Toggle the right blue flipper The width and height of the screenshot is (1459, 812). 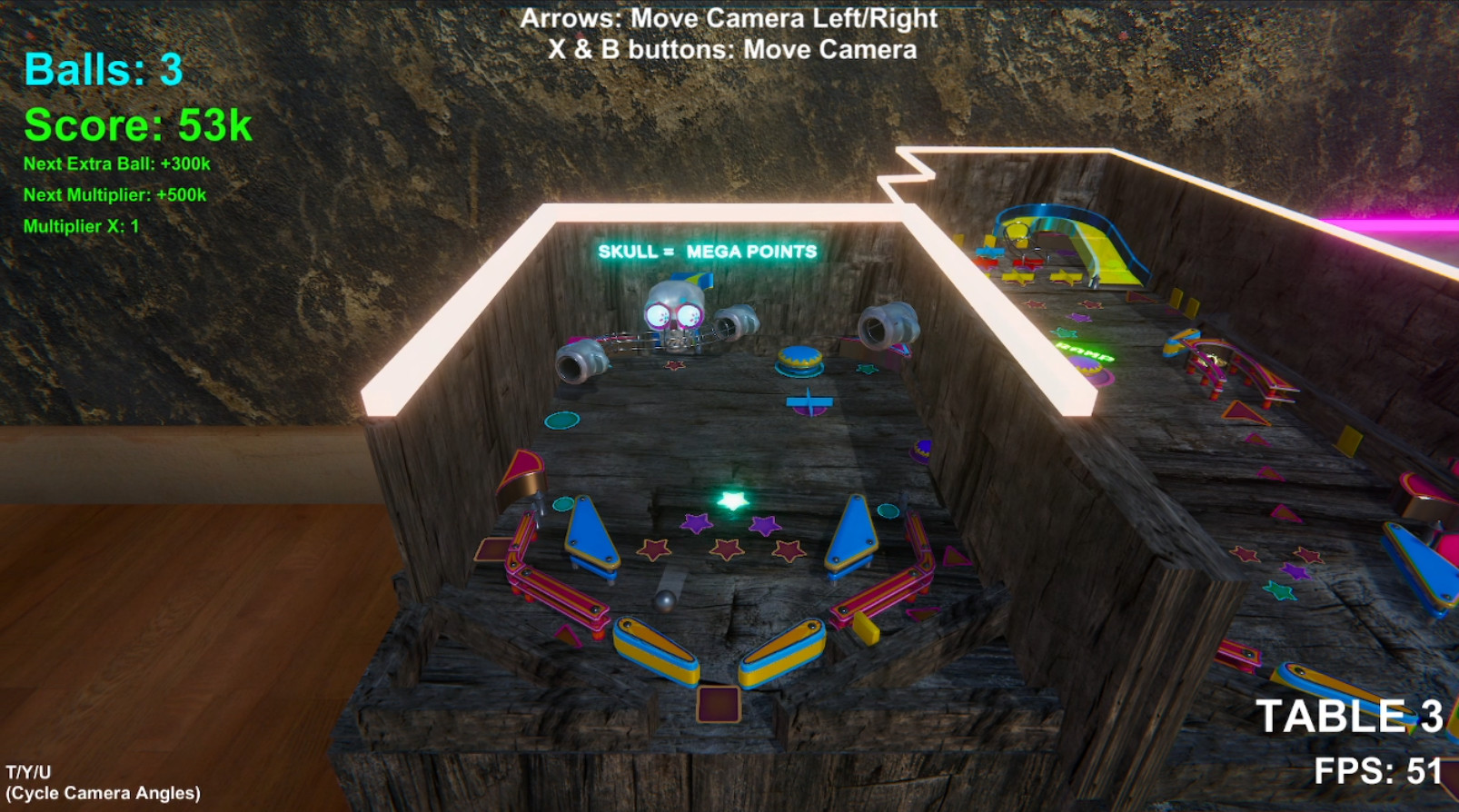(849, 536)
